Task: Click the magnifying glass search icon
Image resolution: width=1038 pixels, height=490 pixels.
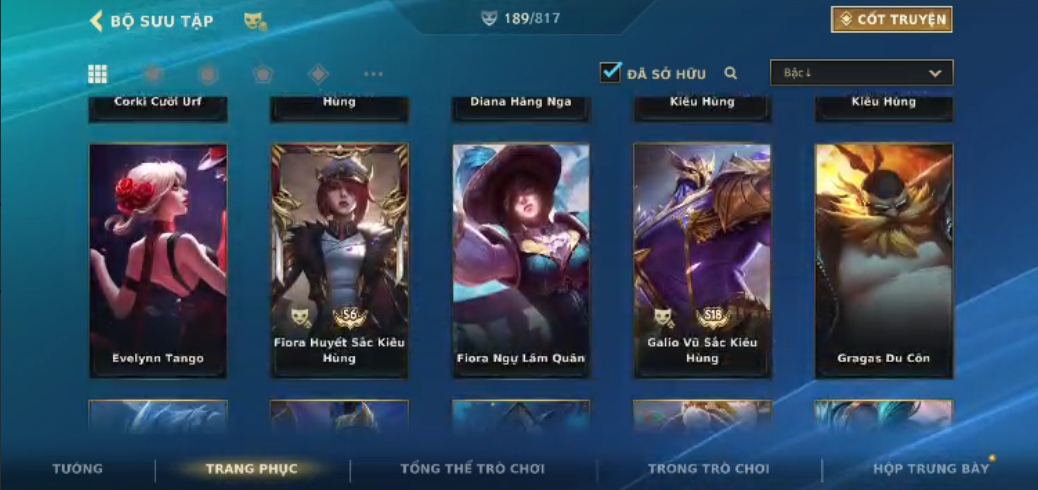Action: tap(731, 73)
